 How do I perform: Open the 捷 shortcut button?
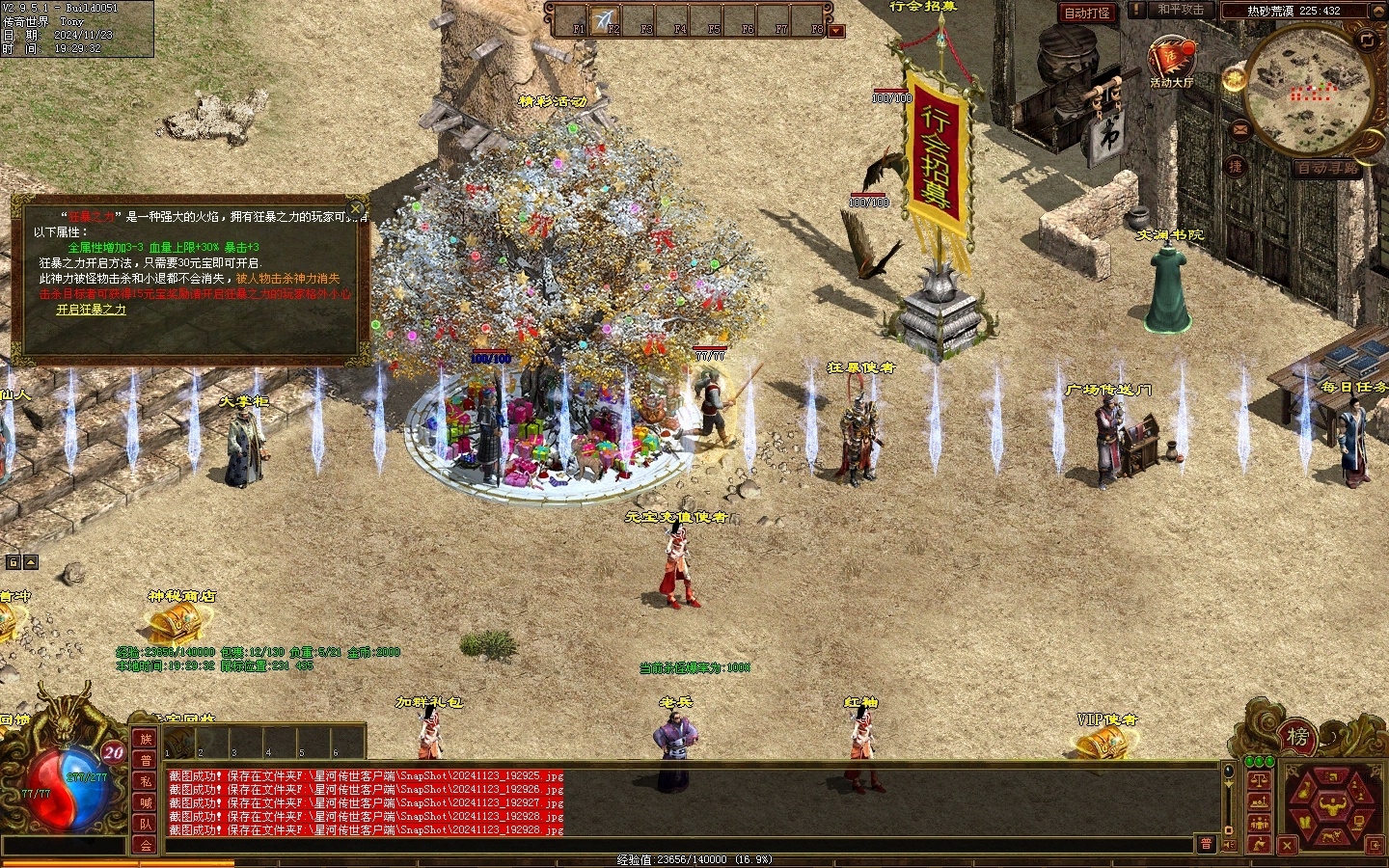[1235, 166]
